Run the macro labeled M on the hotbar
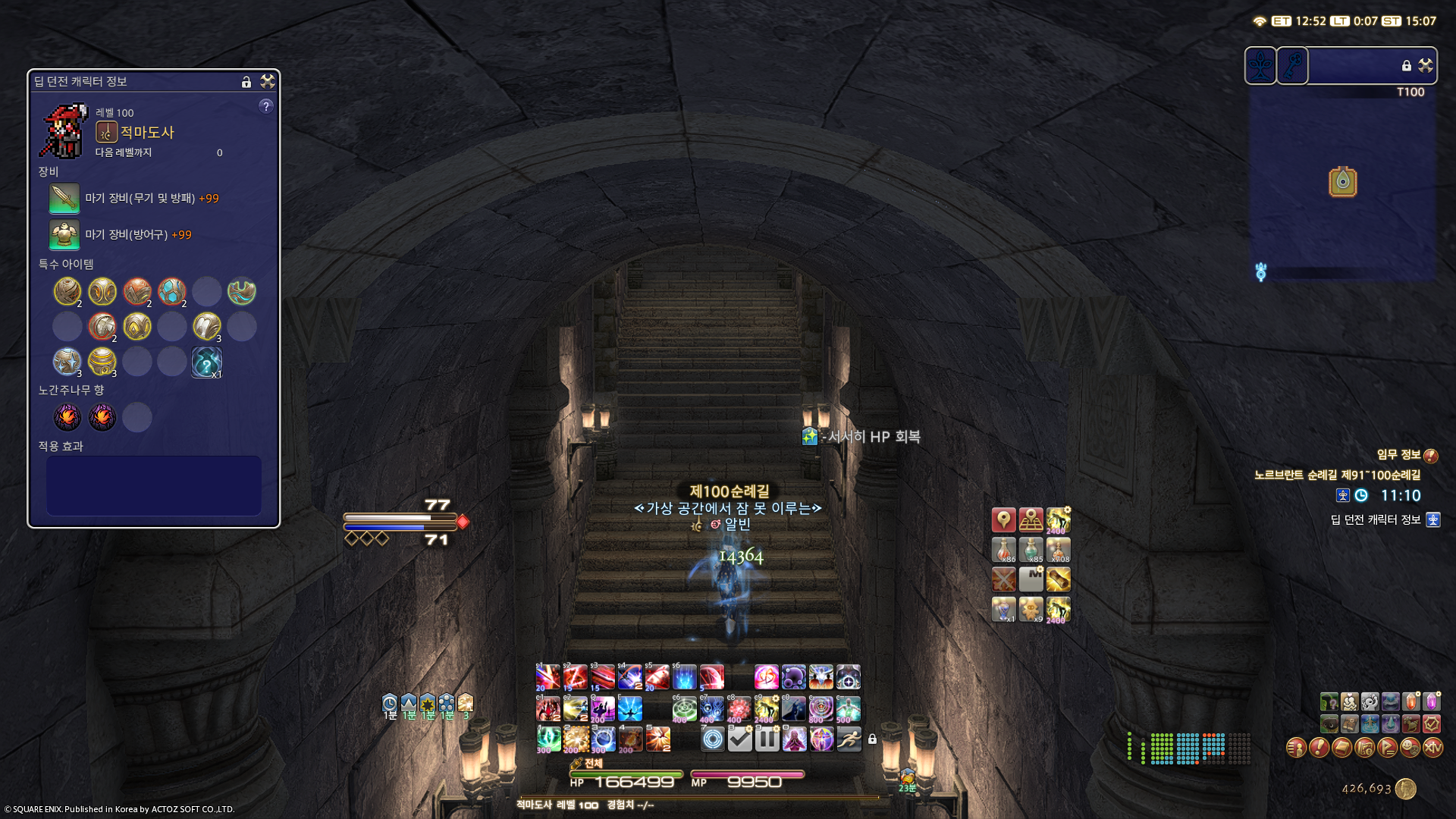Screen dimensions: 1456x819 (x=1031, y=579)
